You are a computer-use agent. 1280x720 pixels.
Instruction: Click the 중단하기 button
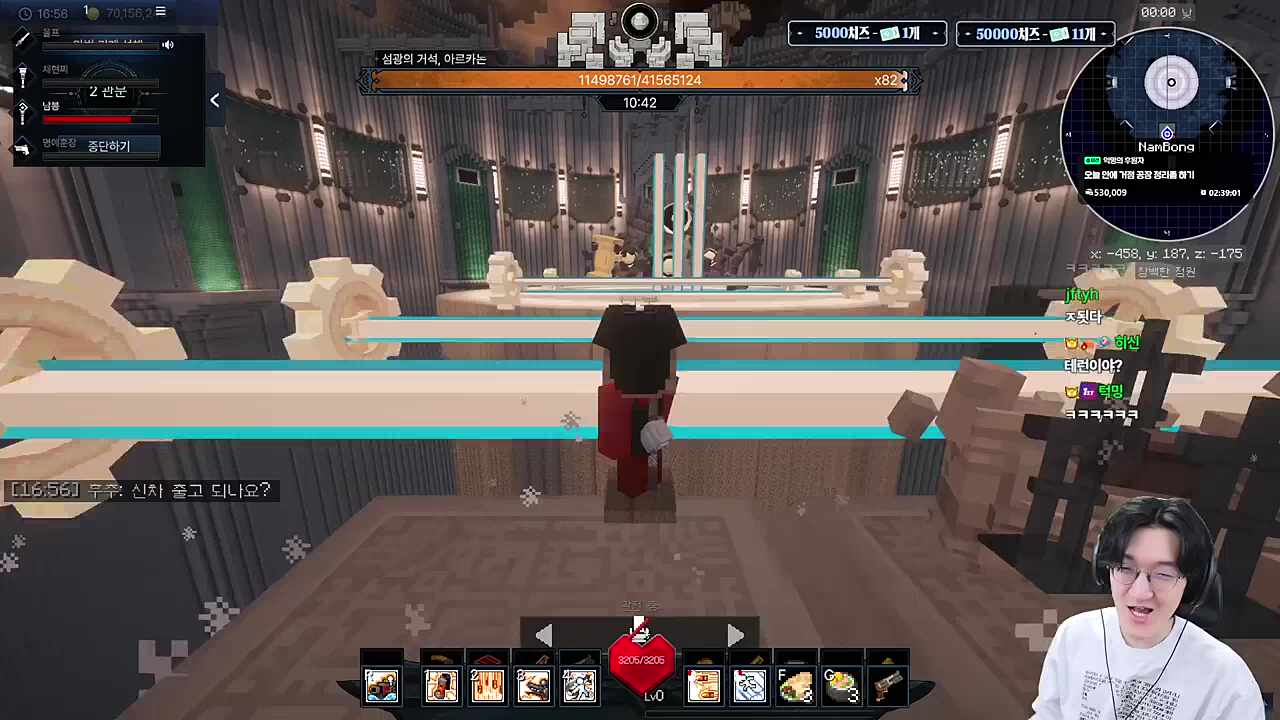click(x=108, y=146)
